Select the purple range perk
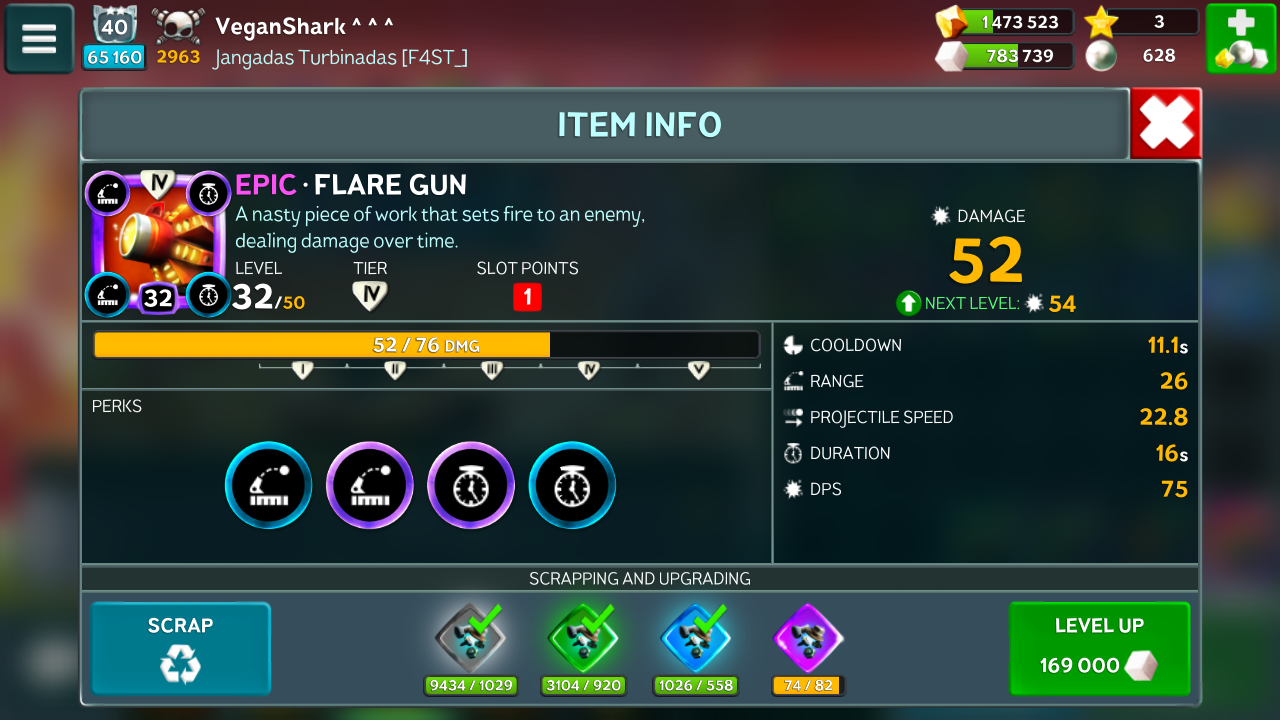 point(370,485)
